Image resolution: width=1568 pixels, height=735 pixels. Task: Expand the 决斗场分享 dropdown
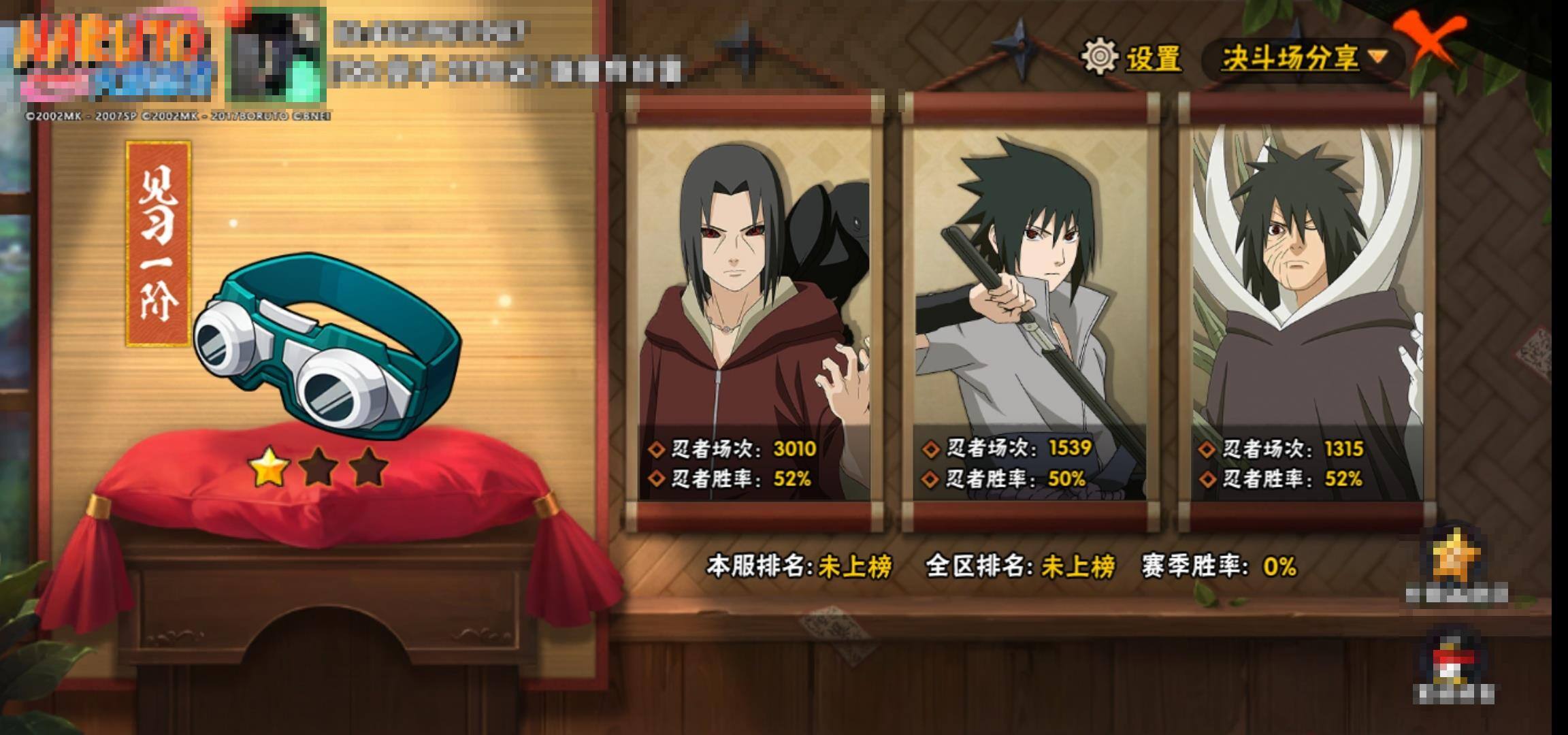coord(1303,59)
